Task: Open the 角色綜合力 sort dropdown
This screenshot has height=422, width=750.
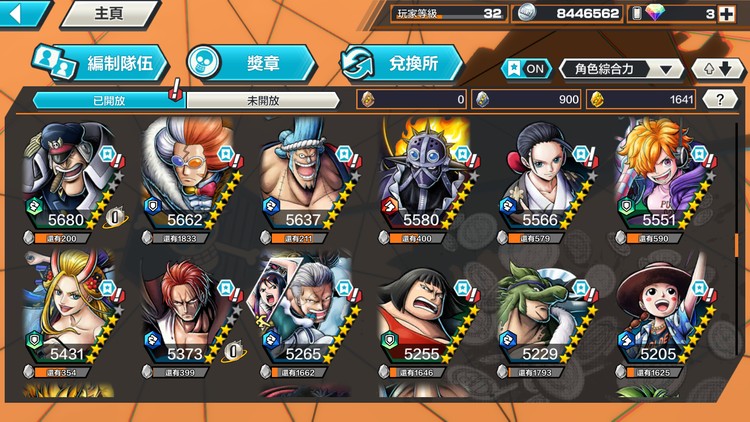Action: tap(621, 68)
